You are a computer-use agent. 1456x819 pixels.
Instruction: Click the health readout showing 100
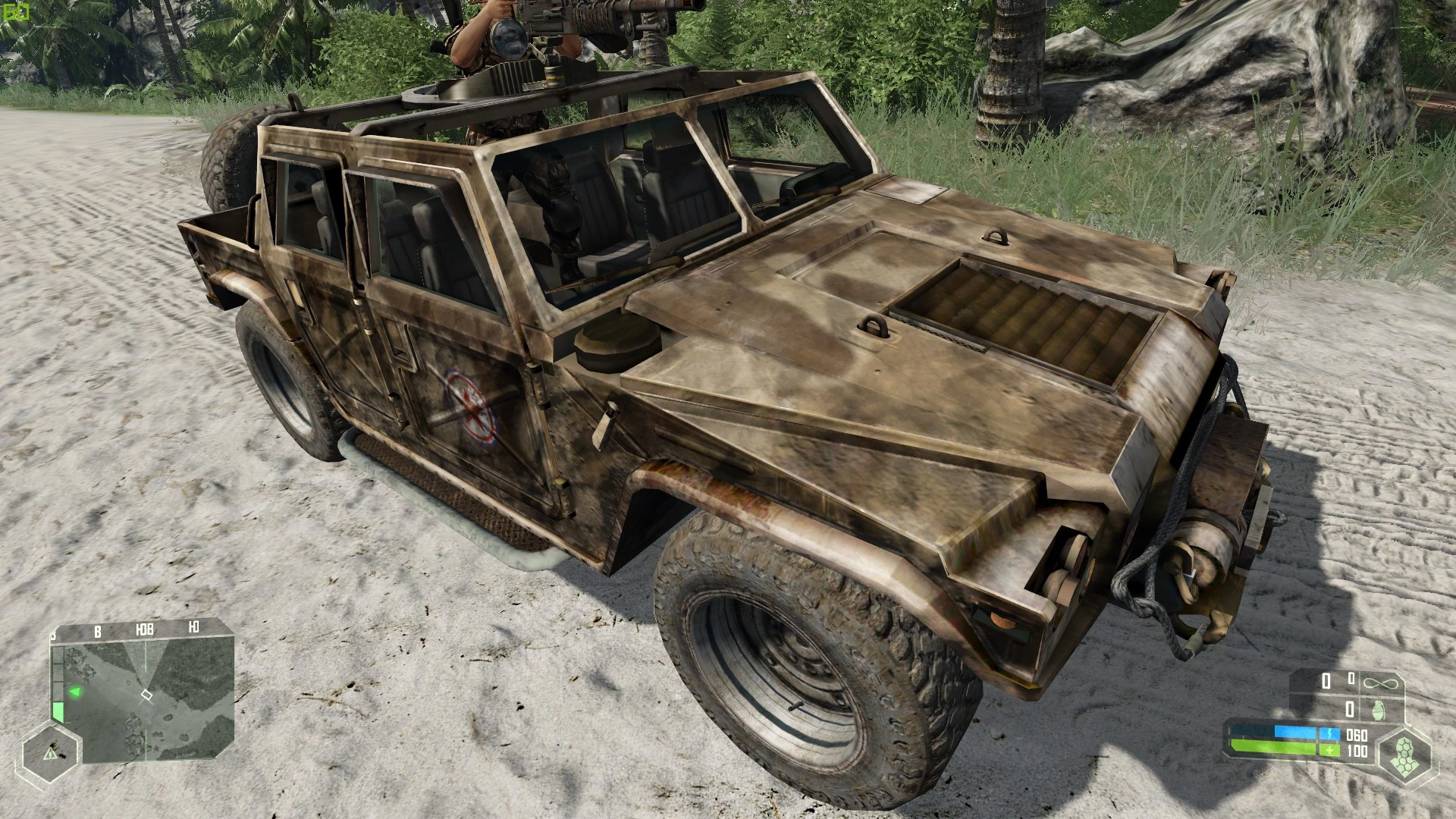tap(1357, 750)
